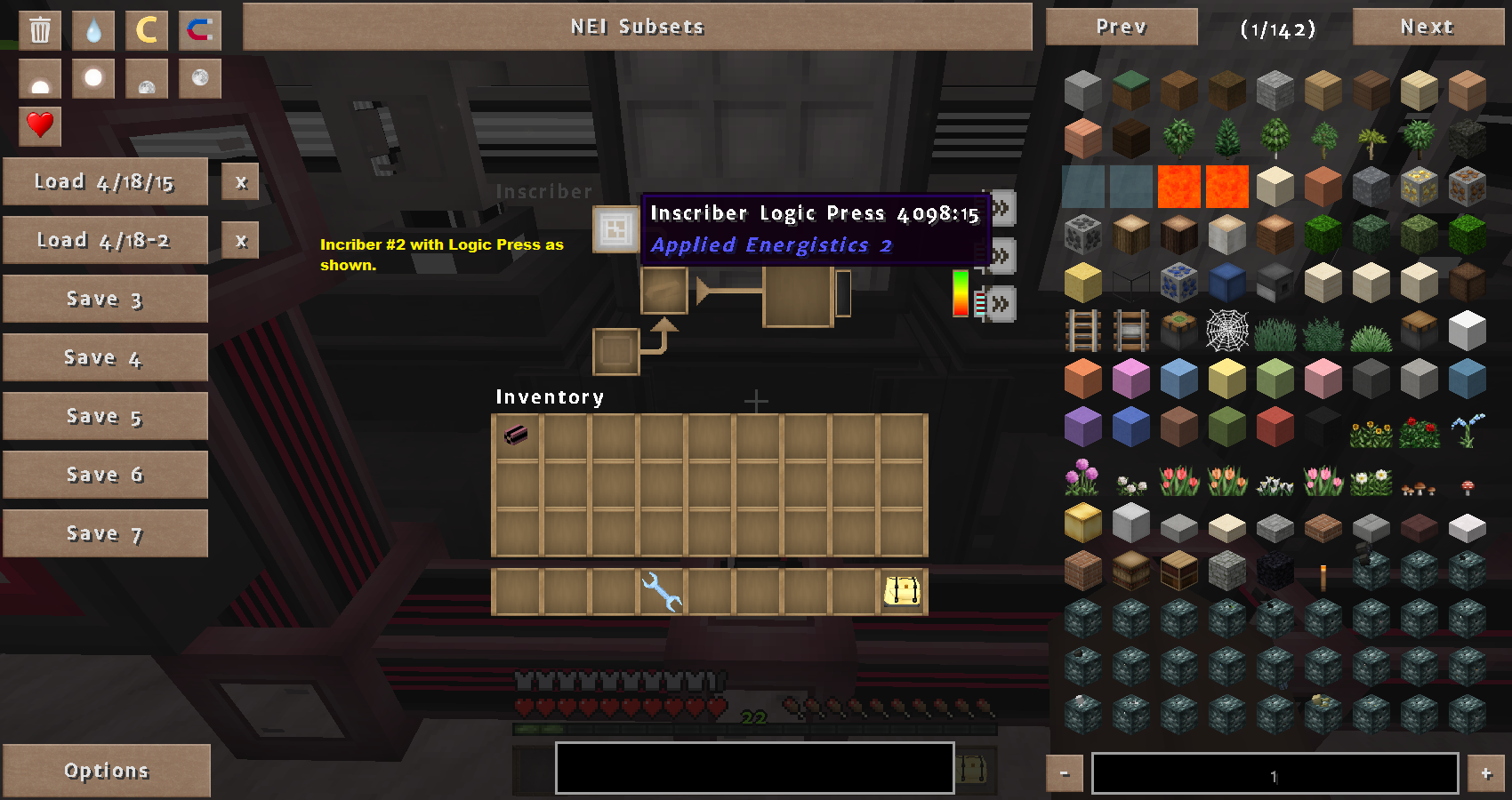
Task: Select the yellow backpack hotbar slot
Action: [902, 592]
